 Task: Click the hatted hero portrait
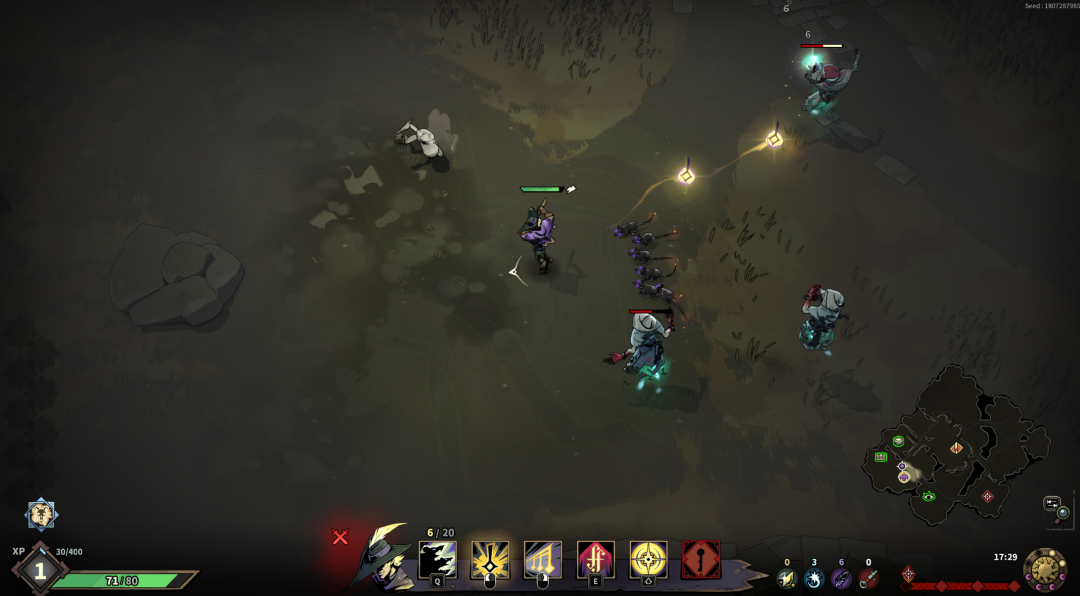click(x=384, y=558)
